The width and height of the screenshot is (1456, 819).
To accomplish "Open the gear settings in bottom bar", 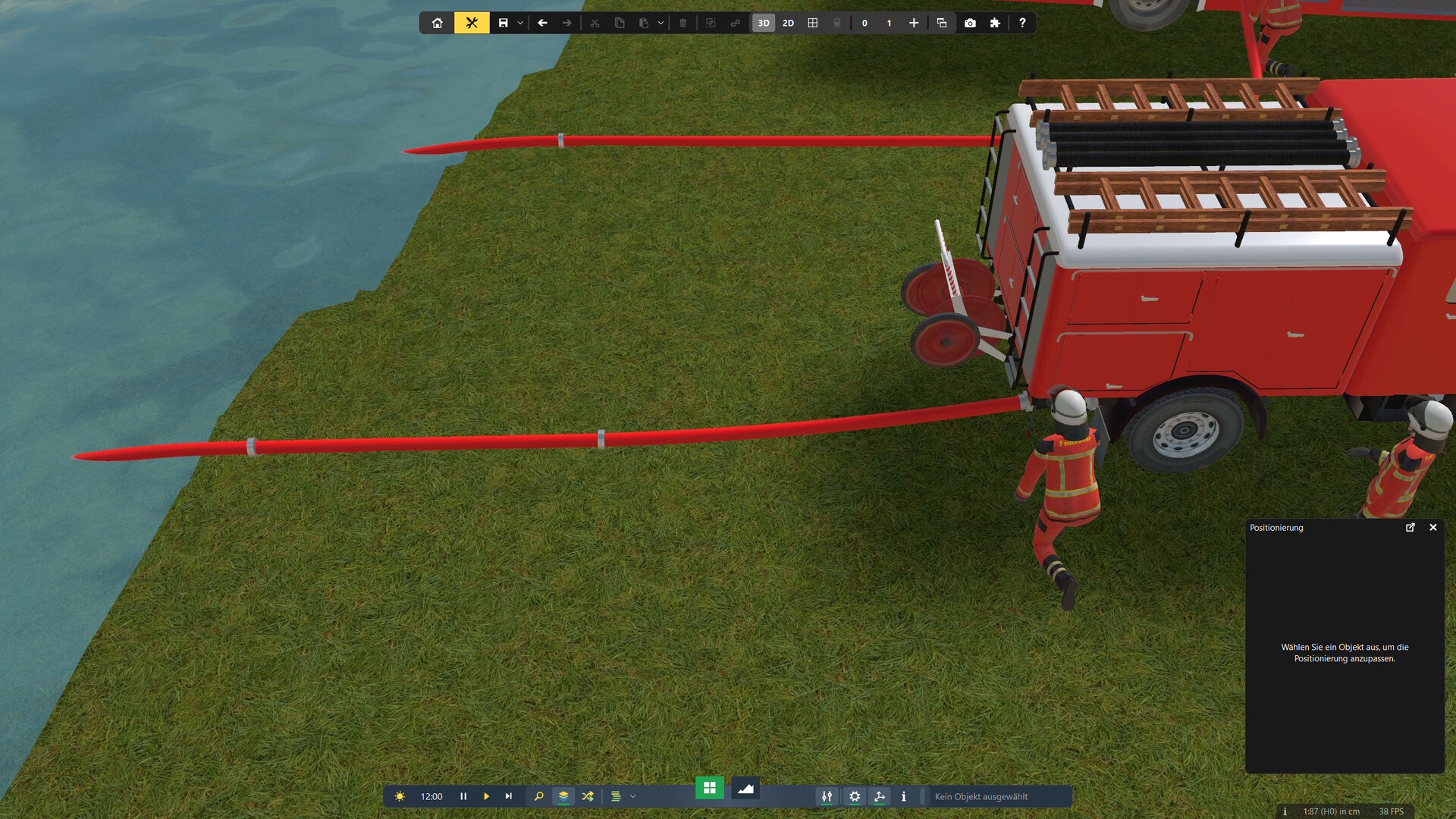I will click(x=855, y=796).
